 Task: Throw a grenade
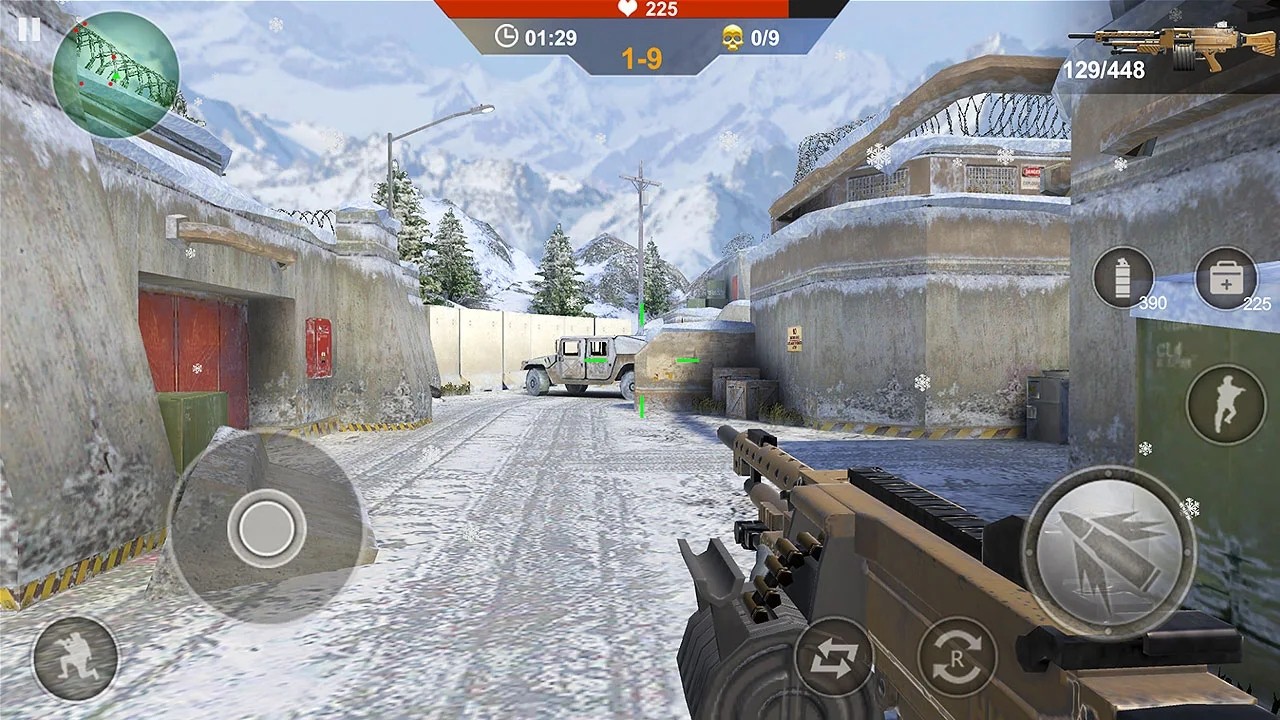(1122, 277)
